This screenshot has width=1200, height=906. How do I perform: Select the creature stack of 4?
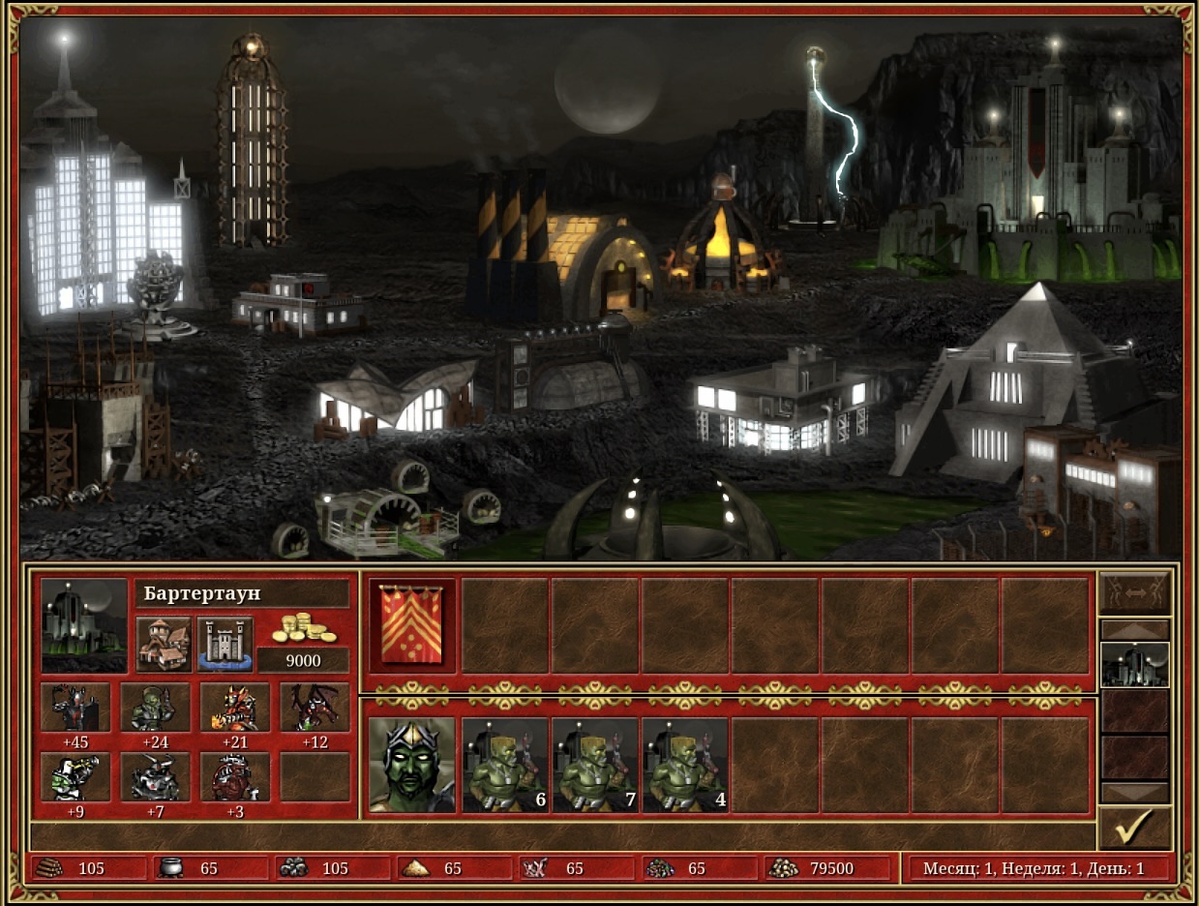pos(684,764)
